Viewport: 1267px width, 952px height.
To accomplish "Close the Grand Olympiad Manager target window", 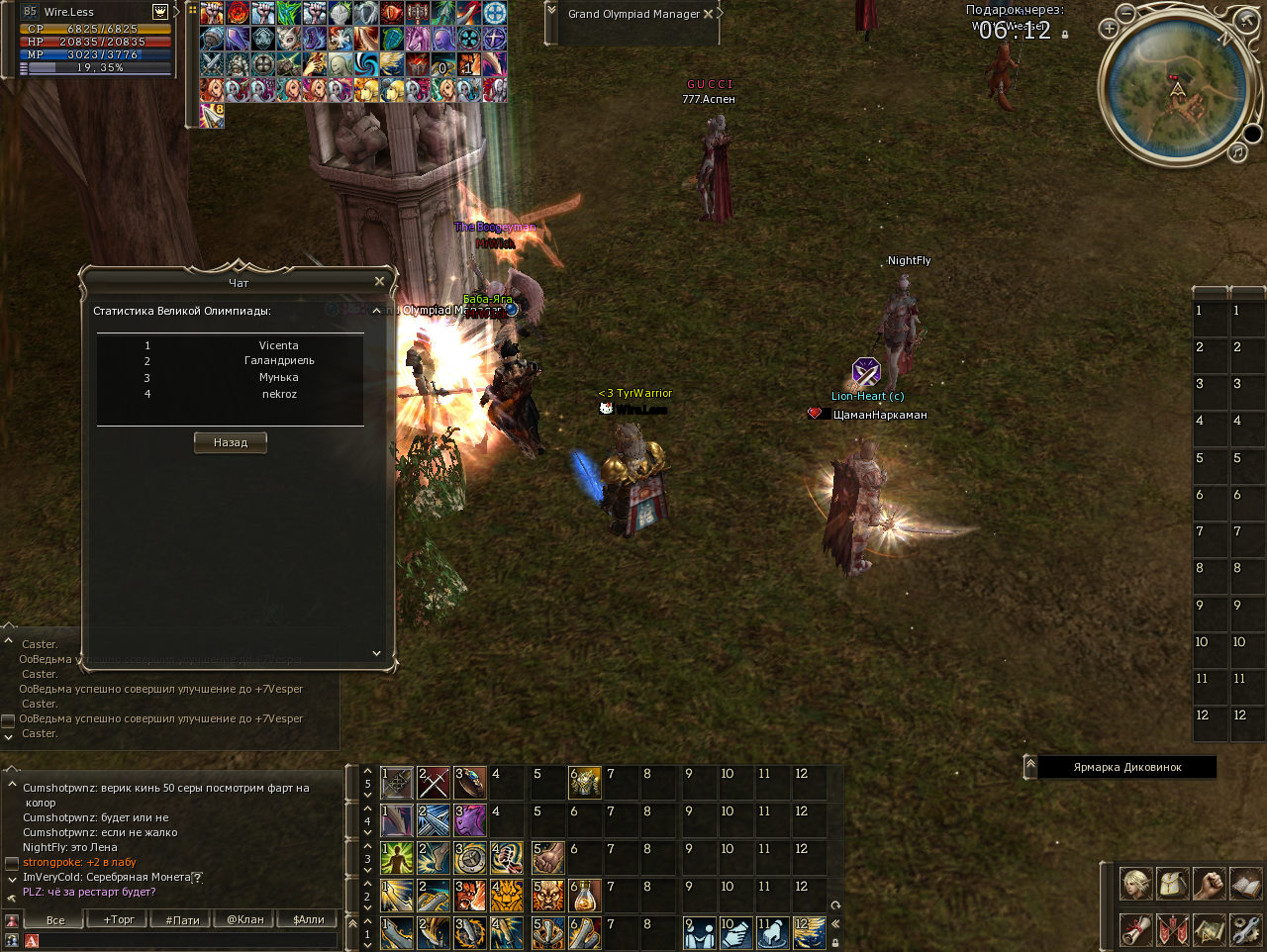I will point(708,14).
